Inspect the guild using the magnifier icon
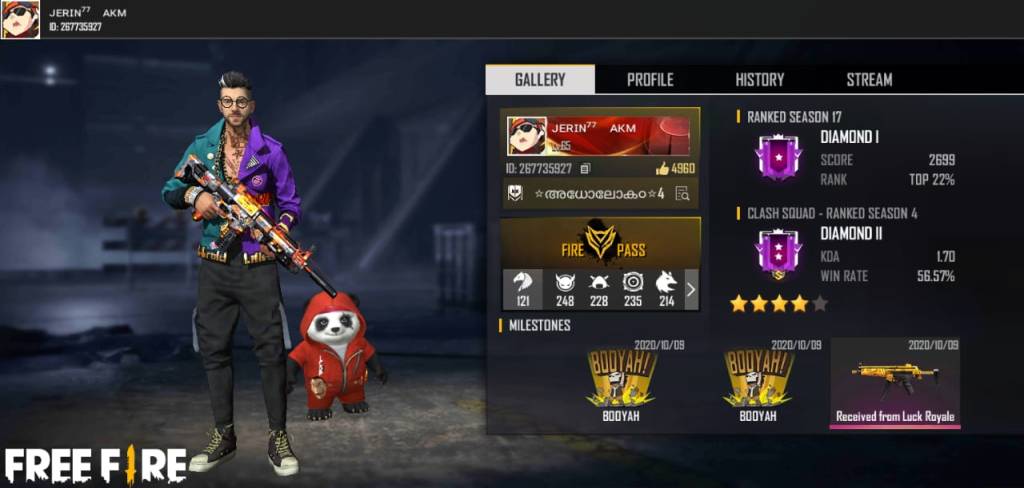Image resolution: width=1024 pixels, height=488 pixels. [682, 194]
